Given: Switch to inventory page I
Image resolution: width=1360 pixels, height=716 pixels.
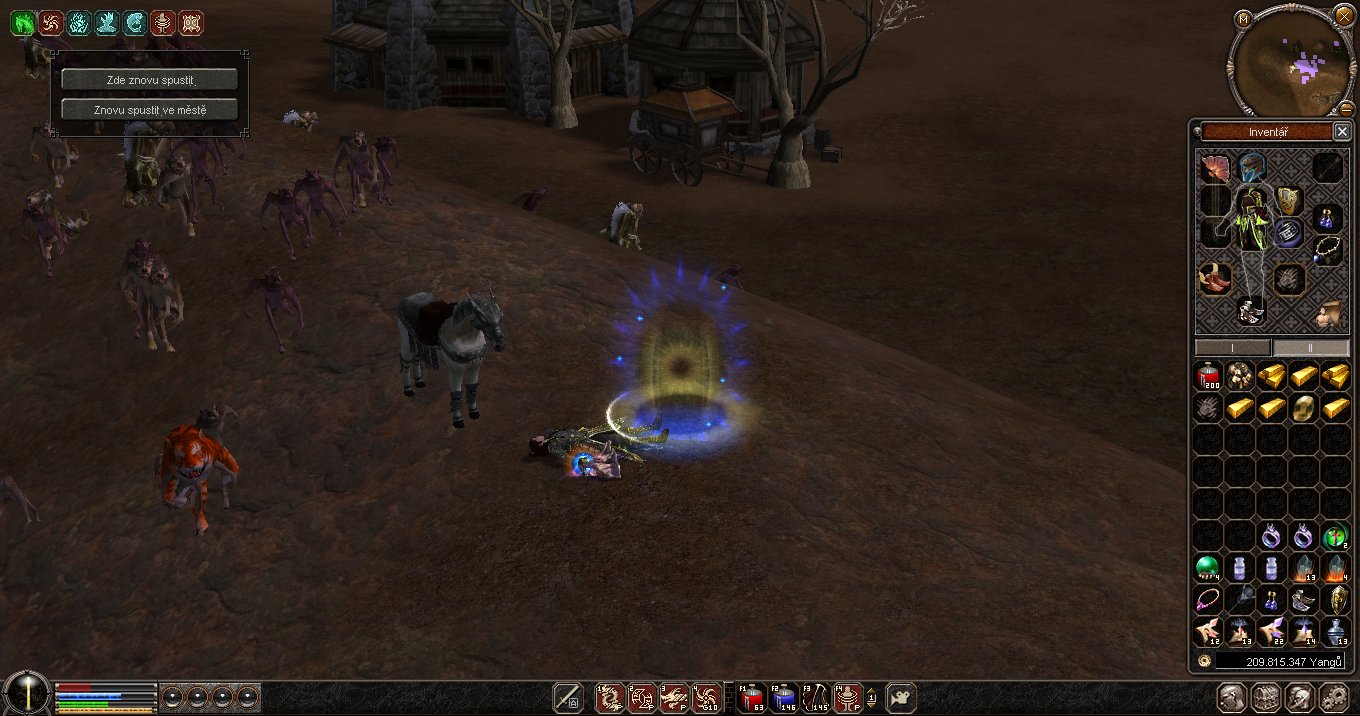Looking at the screenshot, I should tap(1233, 347).
